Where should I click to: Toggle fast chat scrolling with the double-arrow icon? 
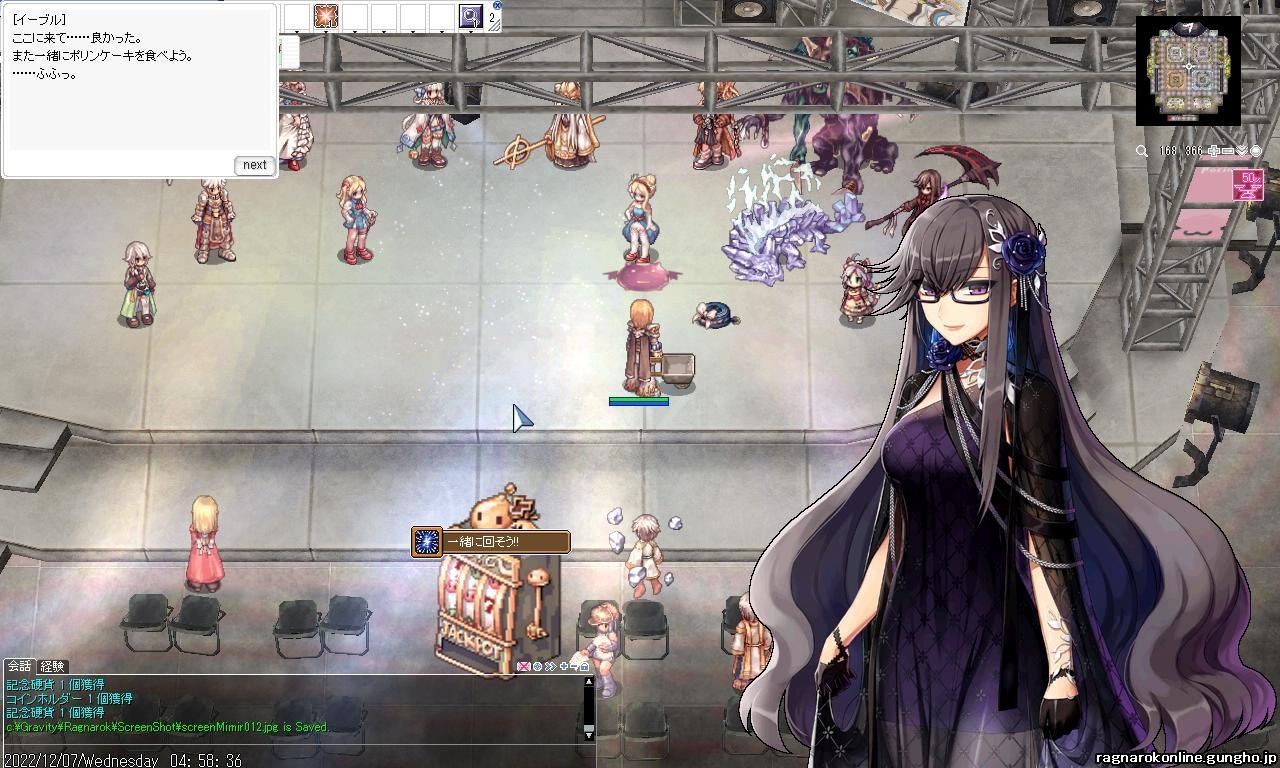click(x=551, y=666)
